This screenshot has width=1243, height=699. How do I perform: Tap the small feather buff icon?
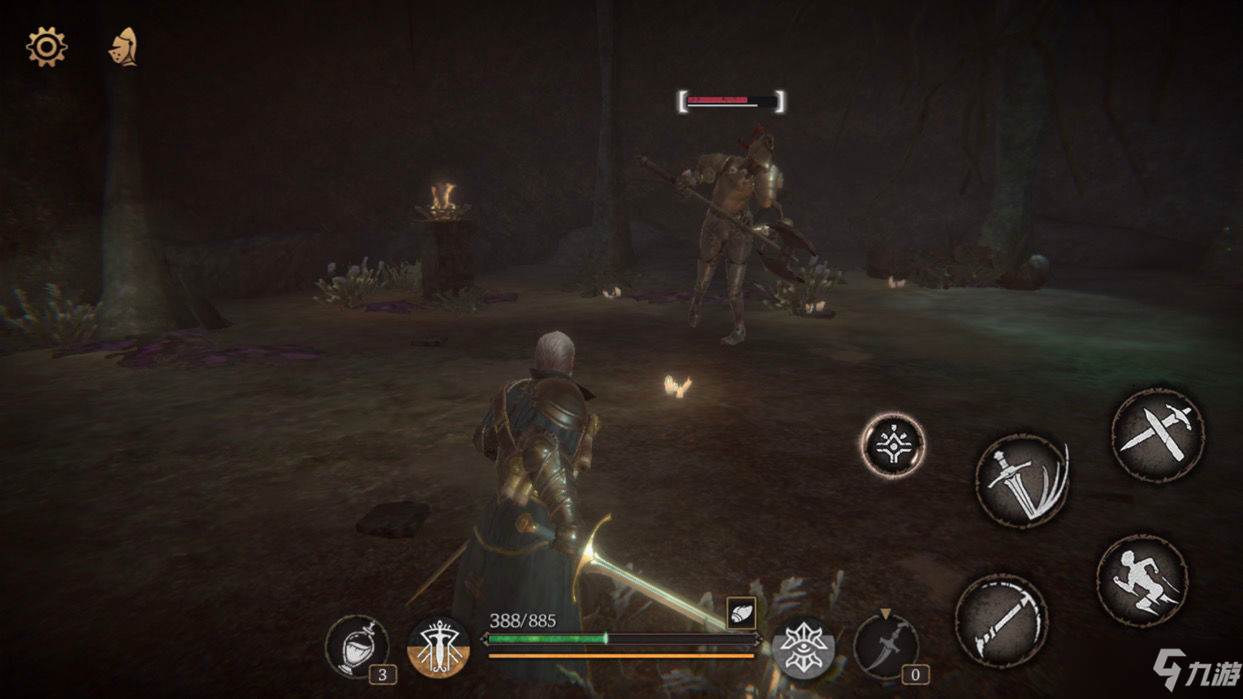point(741,613)
